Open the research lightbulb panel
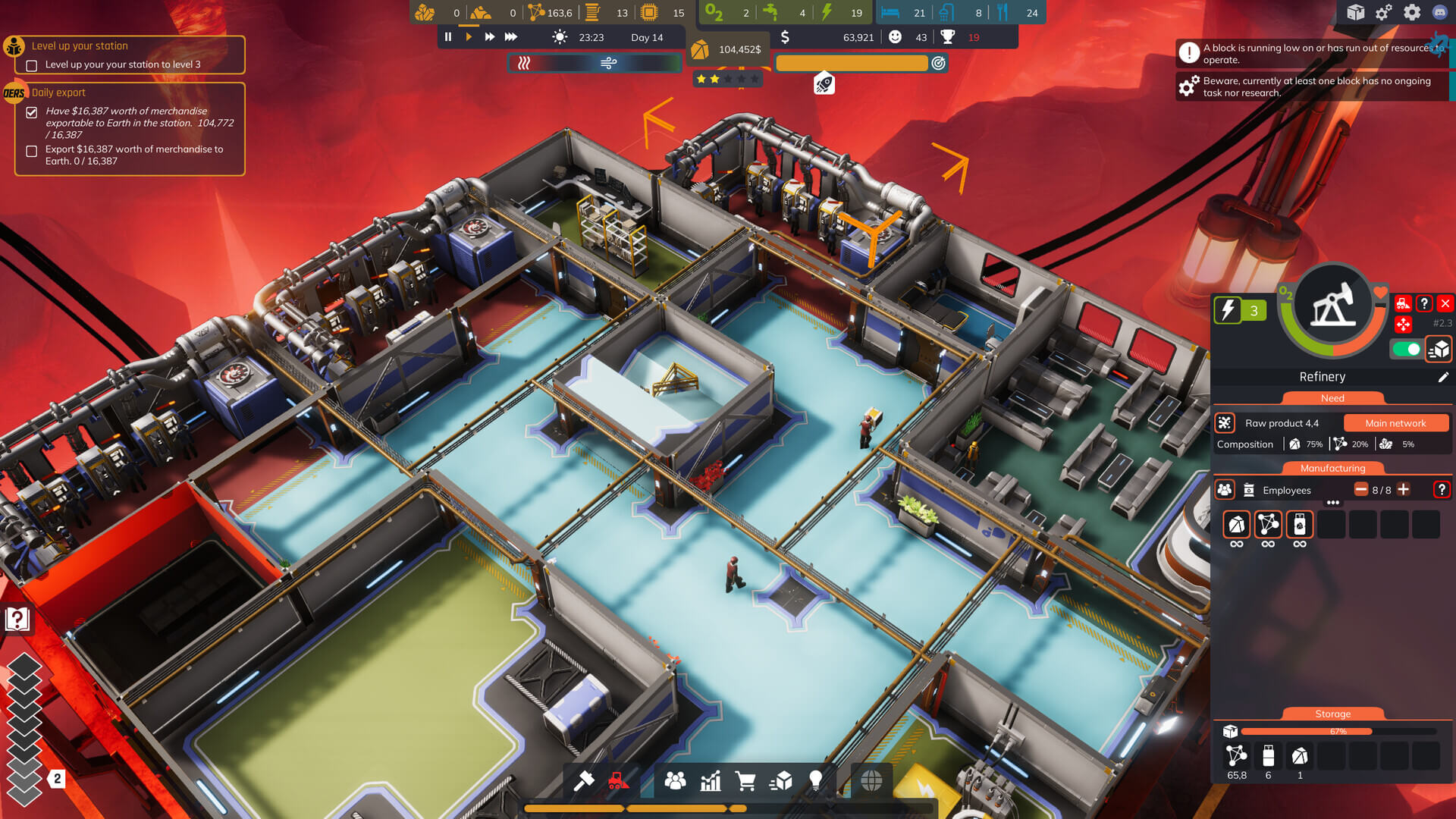Screen dimensions: 1456x819 coord(814,781)
